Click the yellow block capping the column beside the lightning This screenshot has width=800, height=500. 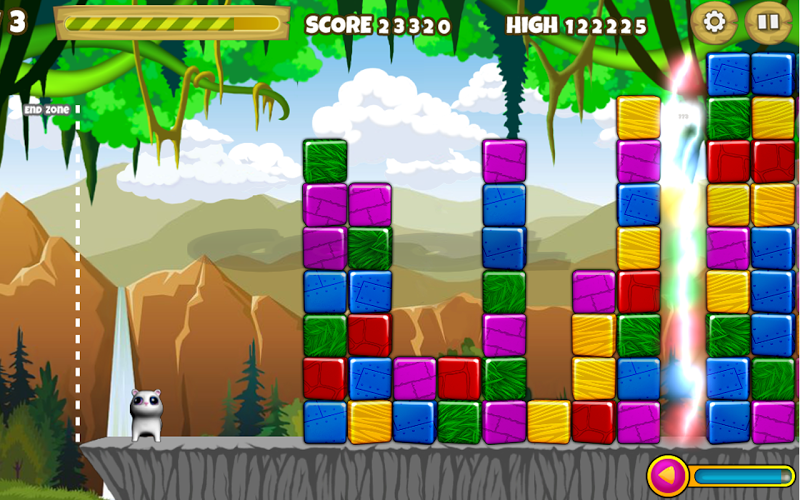coord(638,117)
